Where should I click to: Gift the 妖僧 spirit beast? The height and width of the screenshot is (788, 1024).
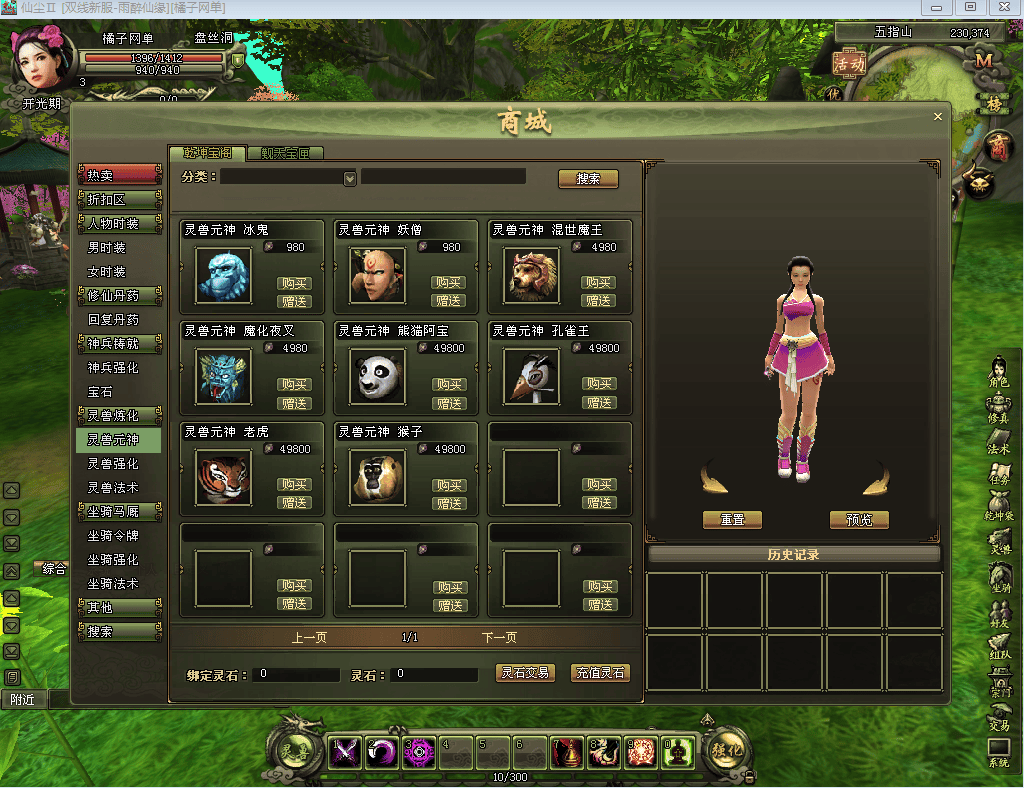(449, 301)
